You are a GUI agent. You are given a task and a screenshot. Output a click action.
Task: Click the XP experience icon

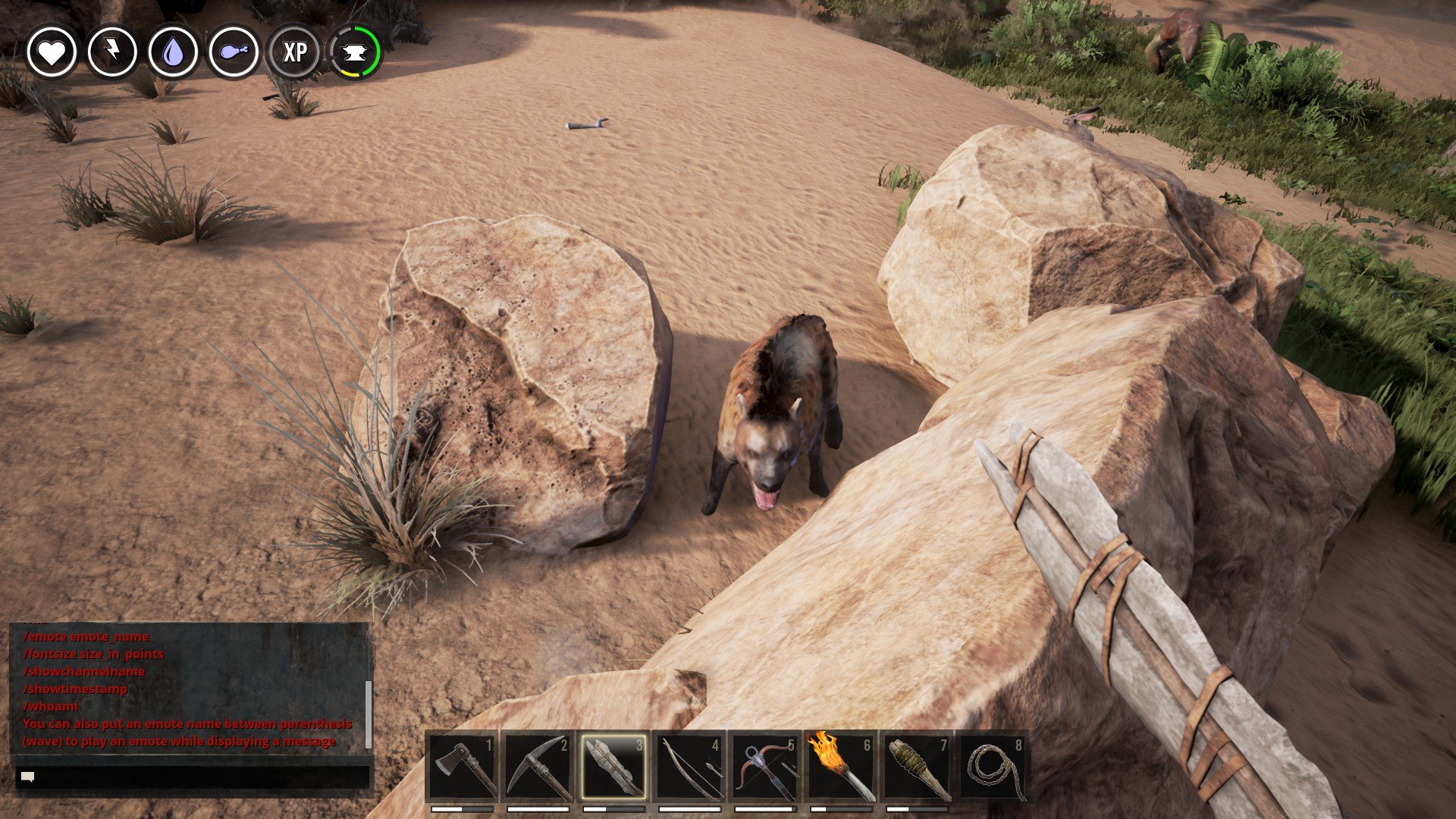click(295, 52)
